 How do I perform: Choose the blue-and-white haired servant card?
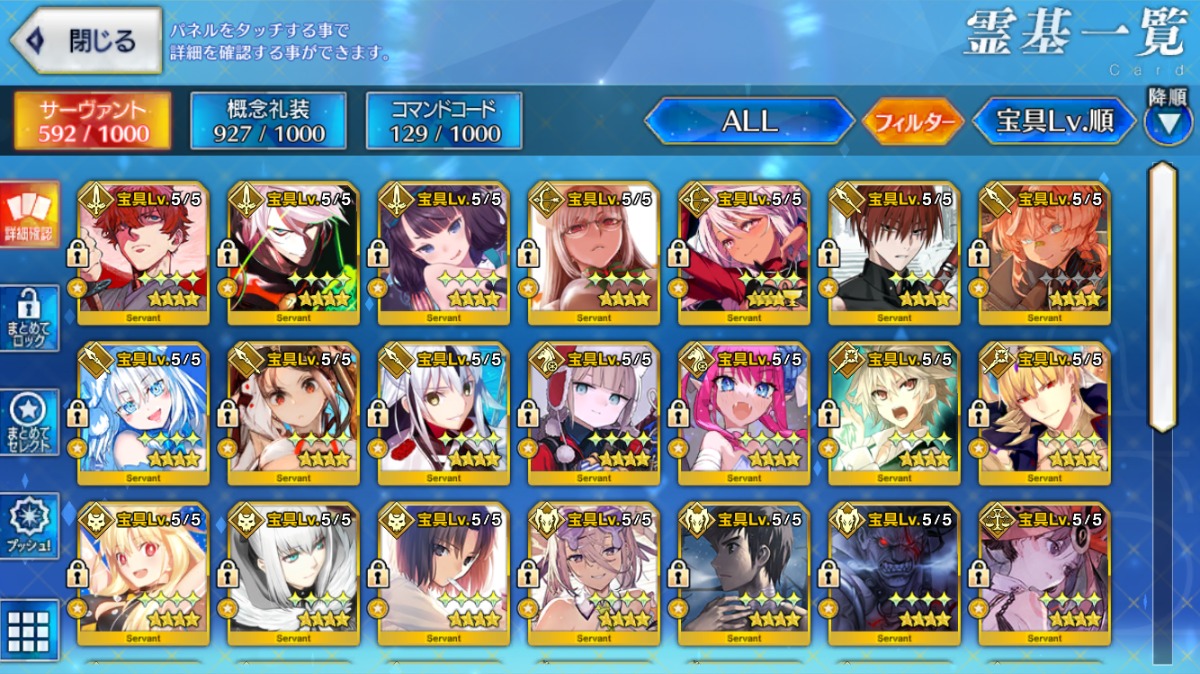pos(143,414)
